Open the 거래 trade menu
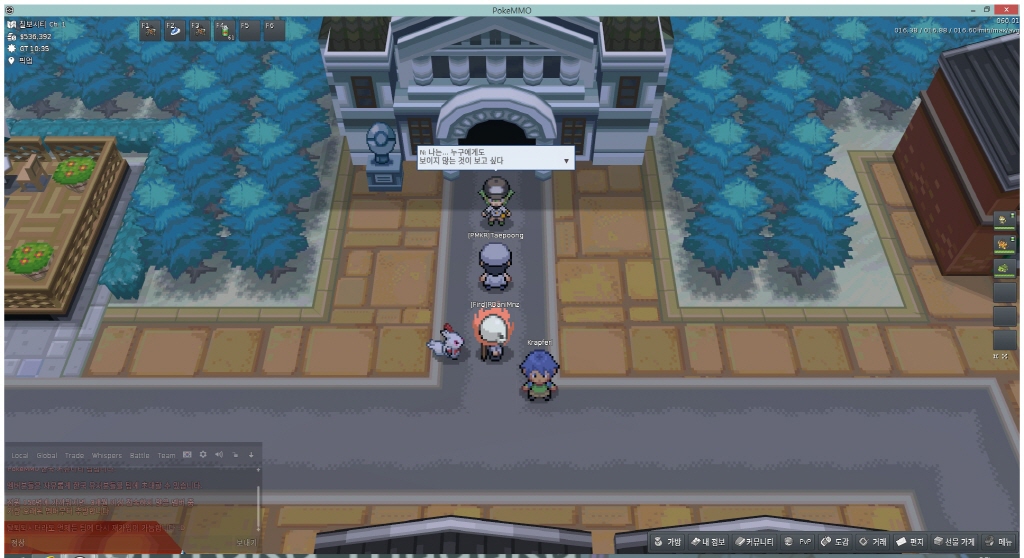The width and height of the screenshot is (1024, 558). pyautogui.click(x=873, y=541)
